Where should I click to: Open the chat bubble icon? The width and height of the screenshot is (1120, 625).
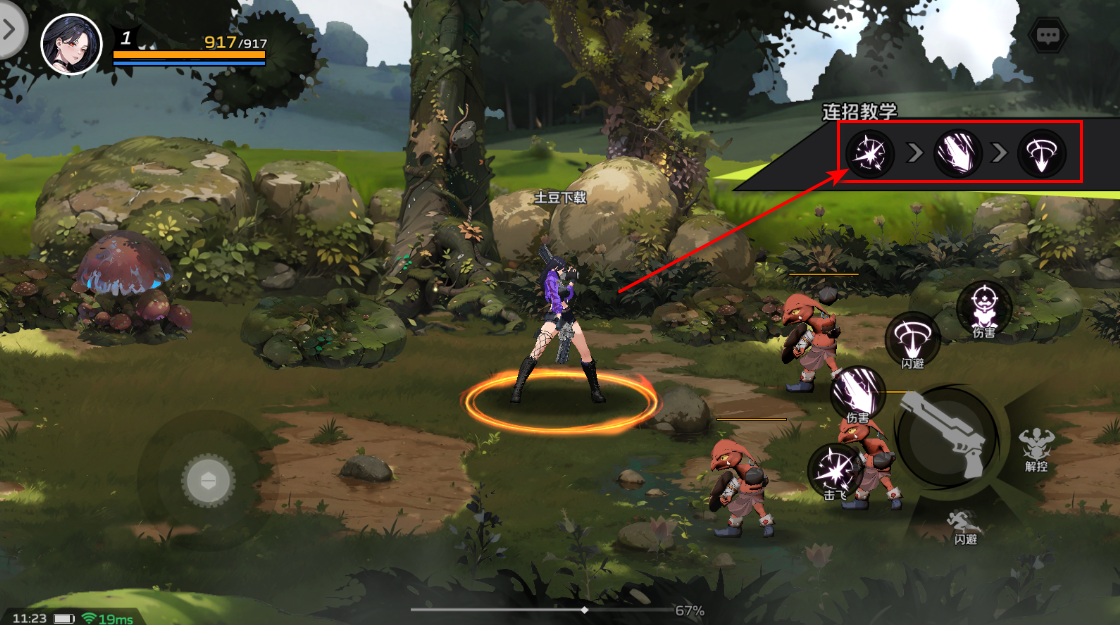click(1048, 35)
